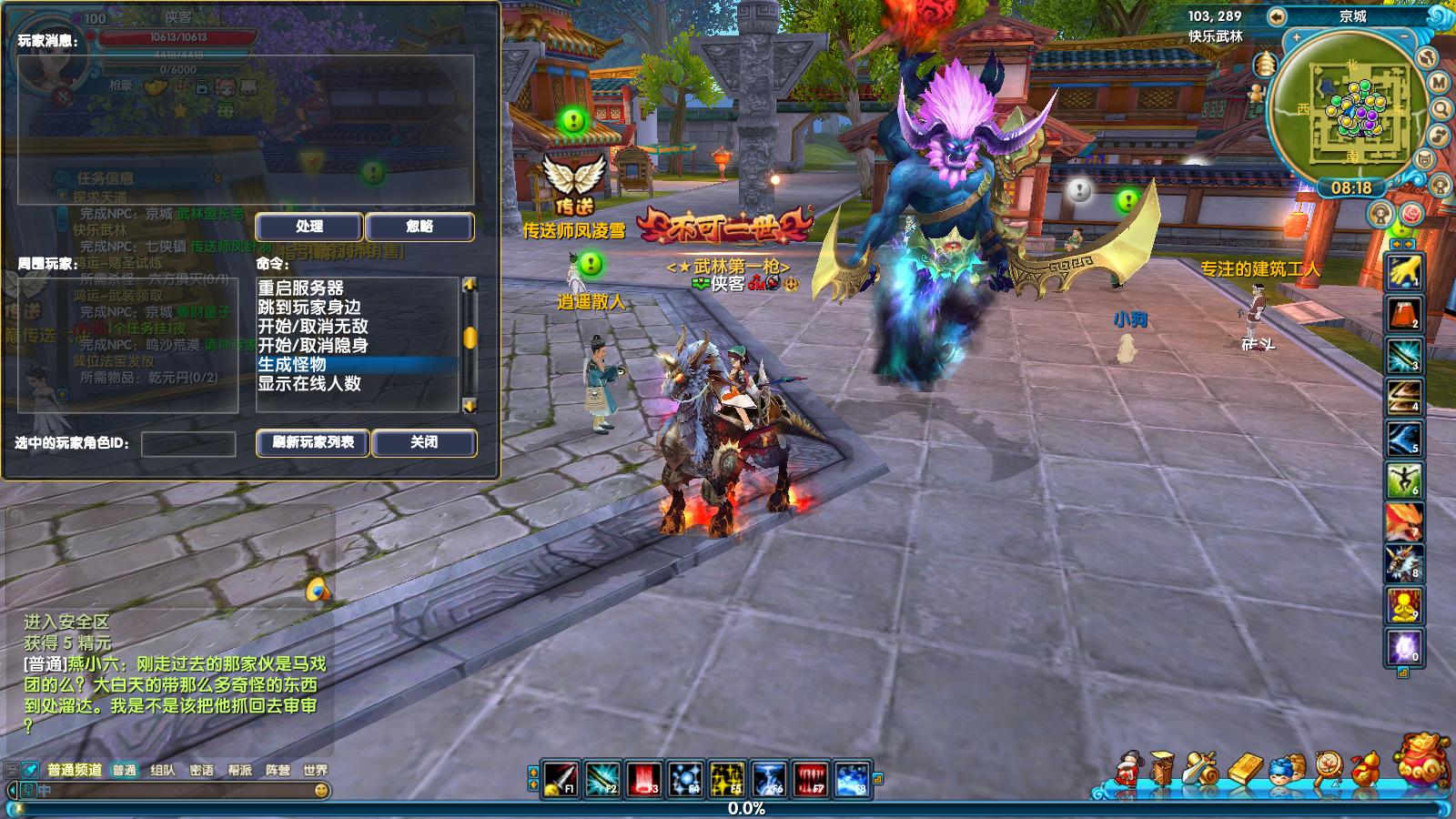Choose the 跳到玩家身边 command
This screenshot has width=1456, height=819.
tap(309, 307)
